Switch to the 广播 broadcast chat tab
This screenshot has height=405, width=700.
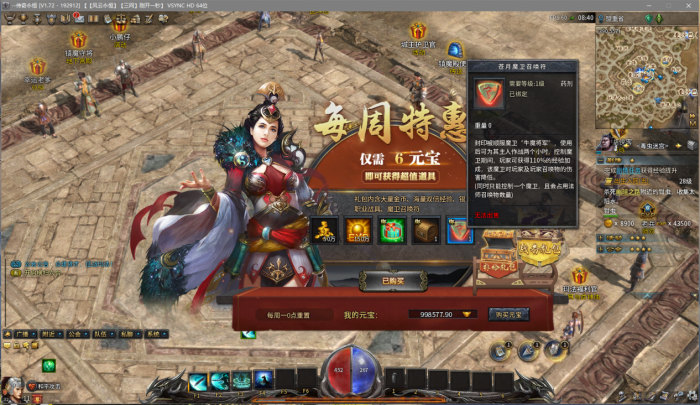[24, 333]
